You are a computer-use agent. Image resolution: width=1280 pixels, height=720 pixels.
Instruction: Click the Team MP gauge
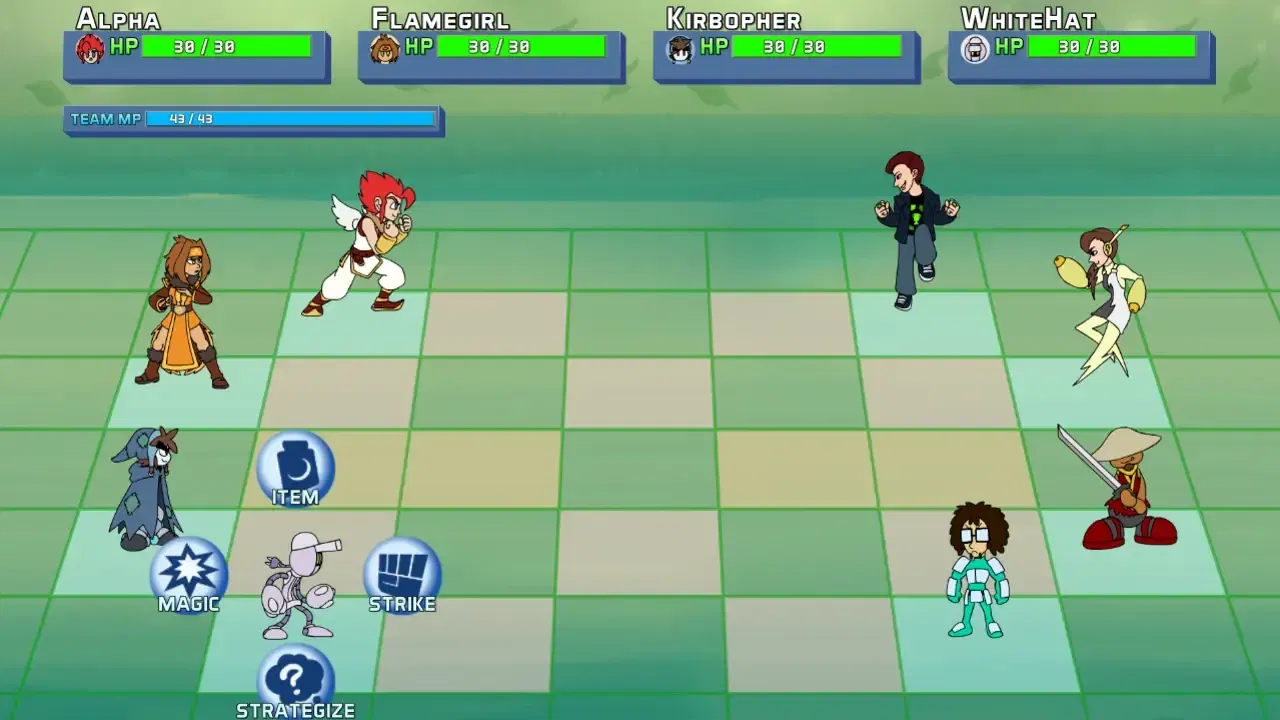[x=290, y=117]
